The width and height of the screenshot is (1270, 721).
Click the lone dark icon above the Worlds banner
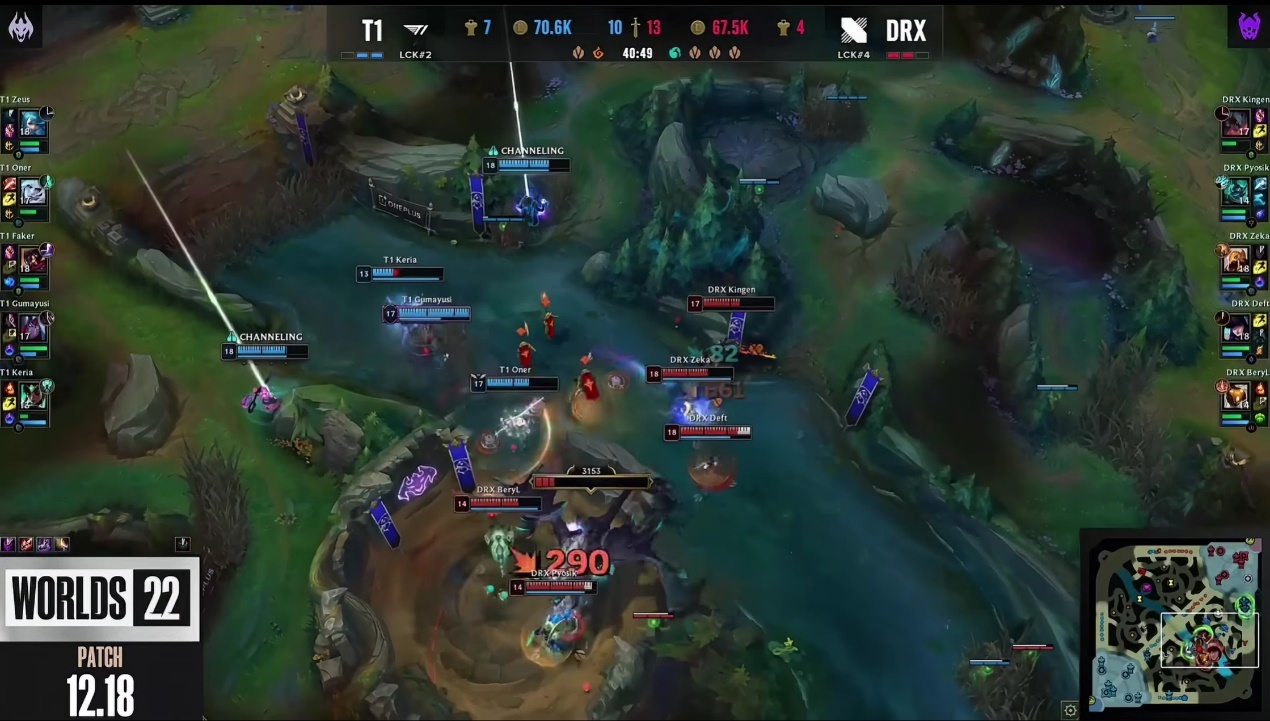coord(183,544)
